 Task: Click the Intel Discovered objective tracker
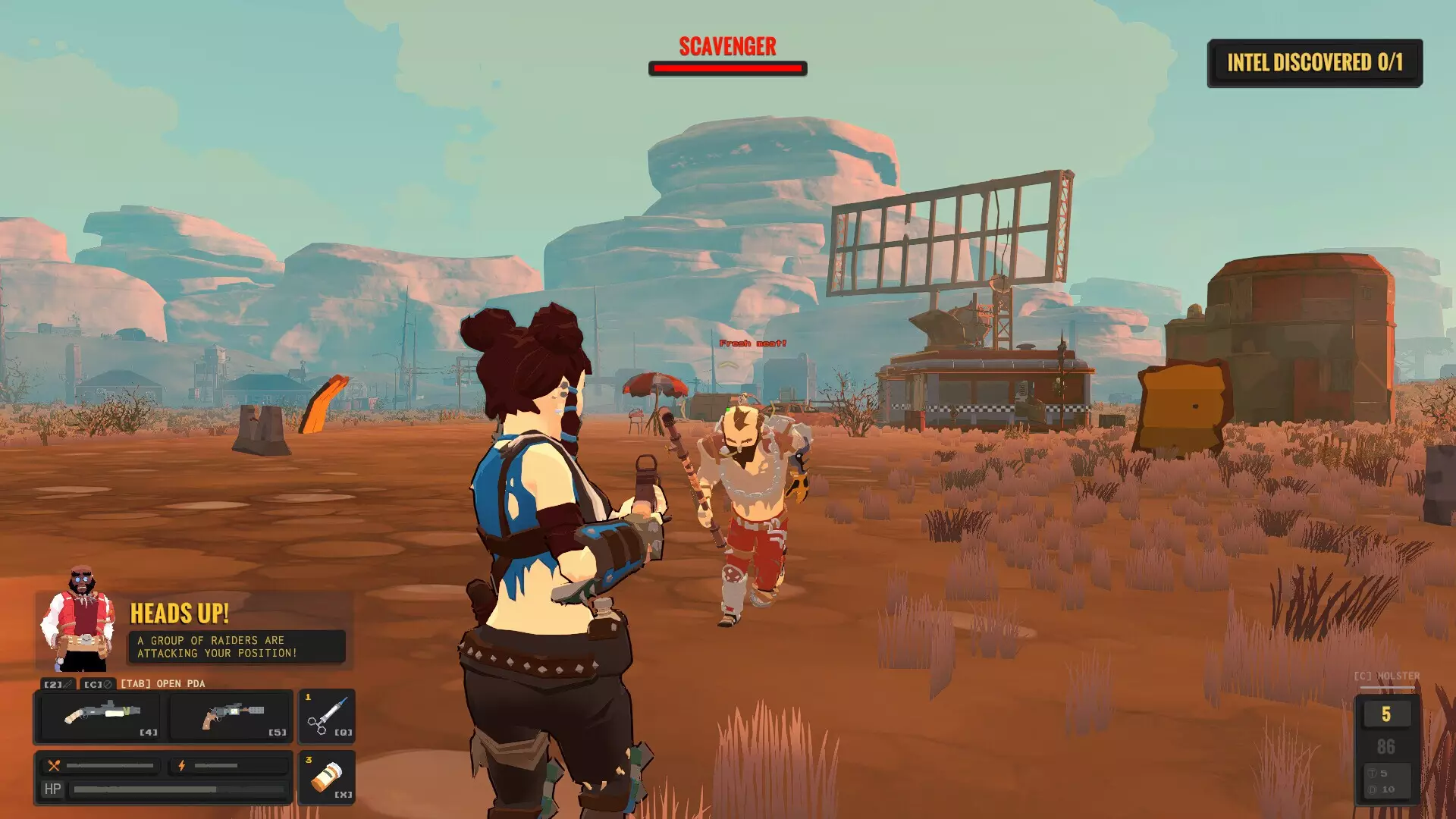click(x=1314, y=63)
